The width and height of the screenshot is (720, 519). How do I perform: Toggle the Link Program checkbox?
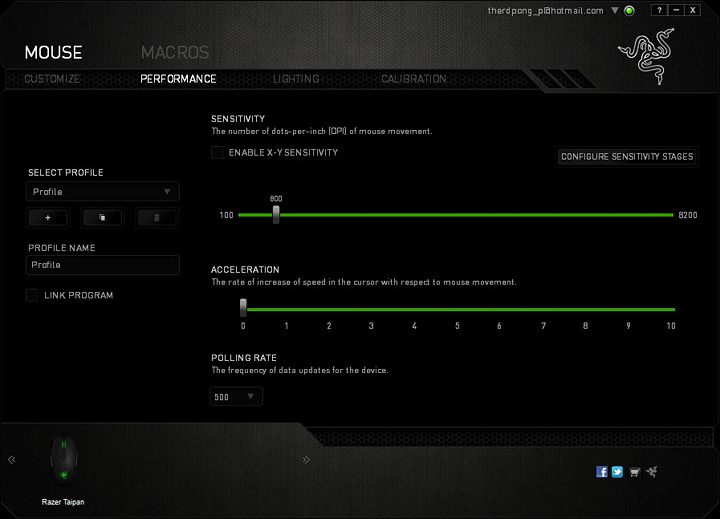pos(33,295)
